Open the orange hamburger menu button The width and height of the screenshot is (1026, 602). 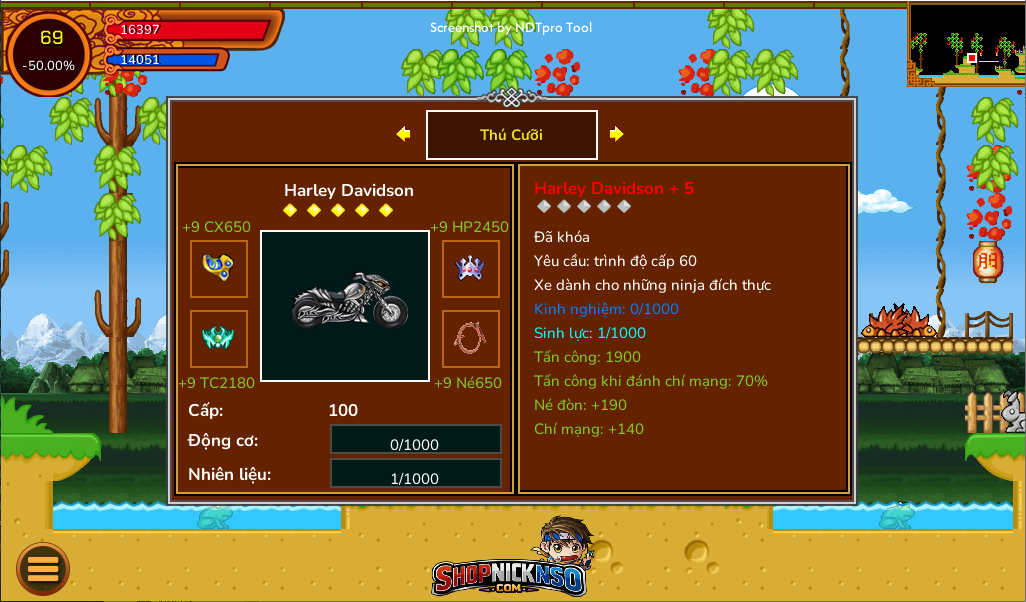pyautogui.click(x=43, y=569)
